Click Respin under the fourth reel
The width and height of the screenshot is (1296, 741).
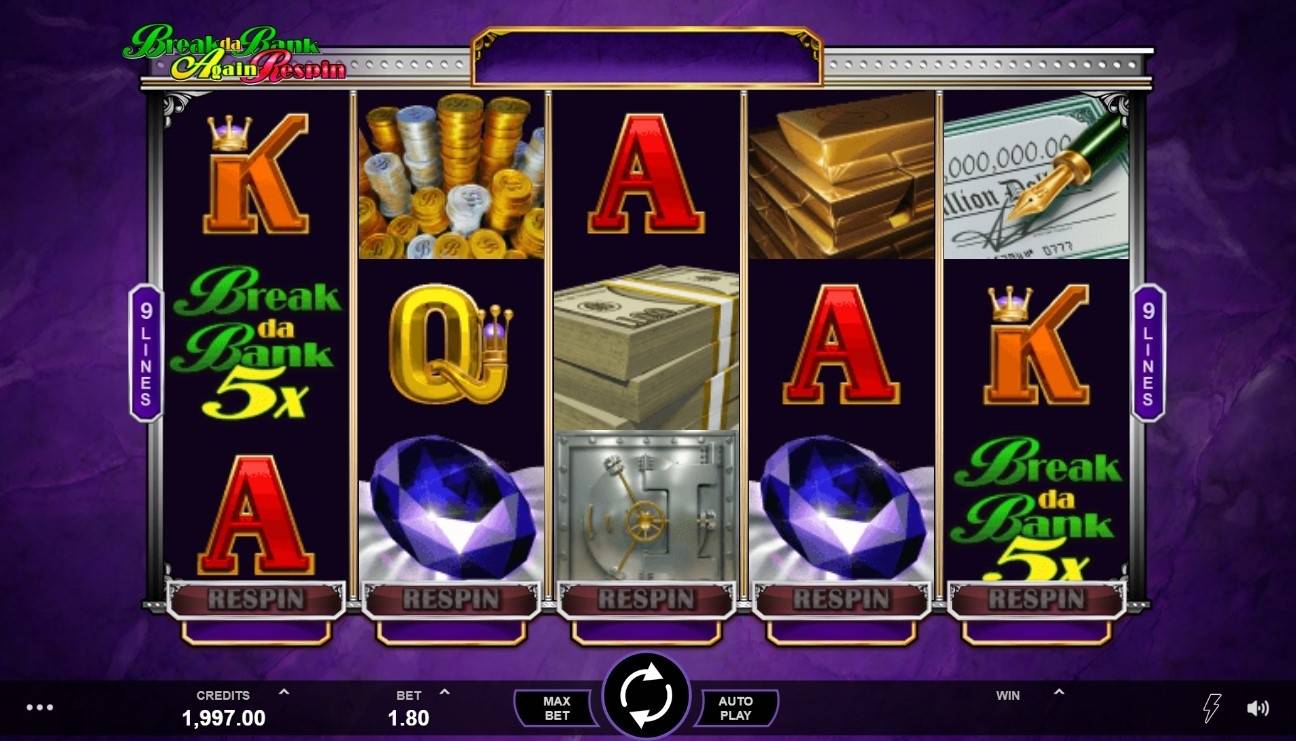click(843, 599)
